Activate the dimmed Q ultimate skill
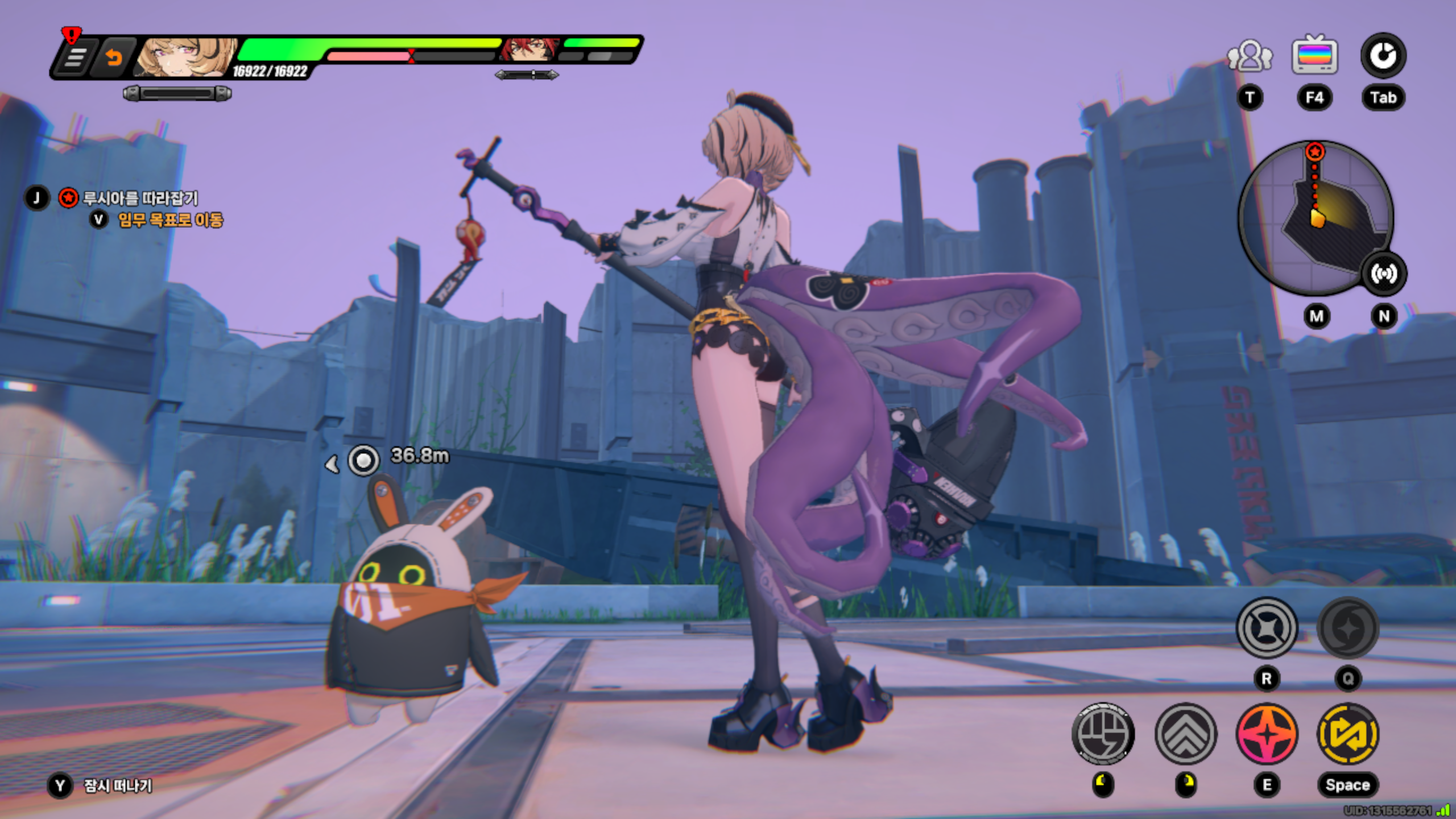Image resolution: width=1456 pixels, height=819 pixels. tap(1348, 628)
